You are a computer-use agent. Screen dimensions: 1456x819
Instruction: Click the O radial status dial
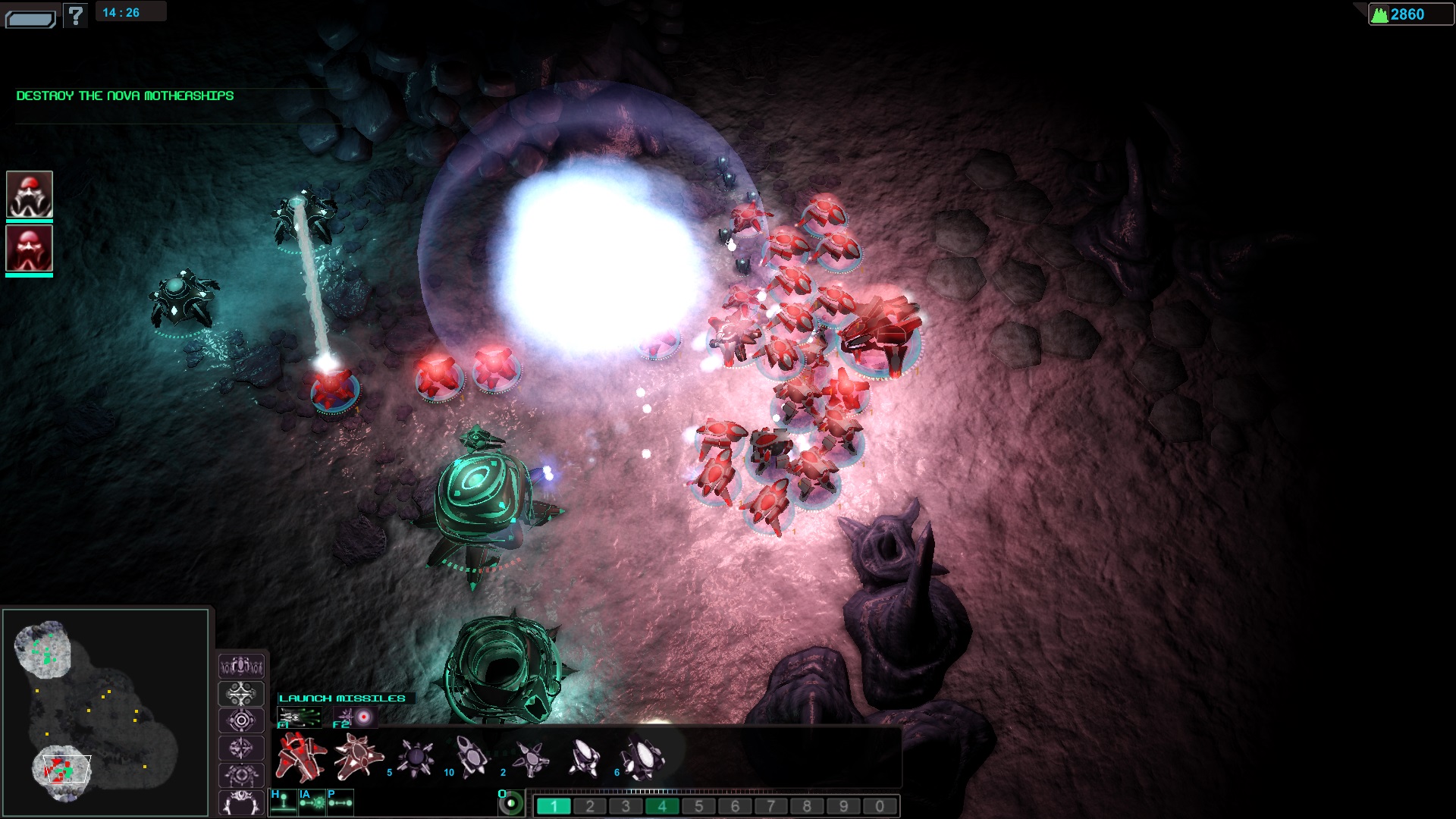coord(511,805)
